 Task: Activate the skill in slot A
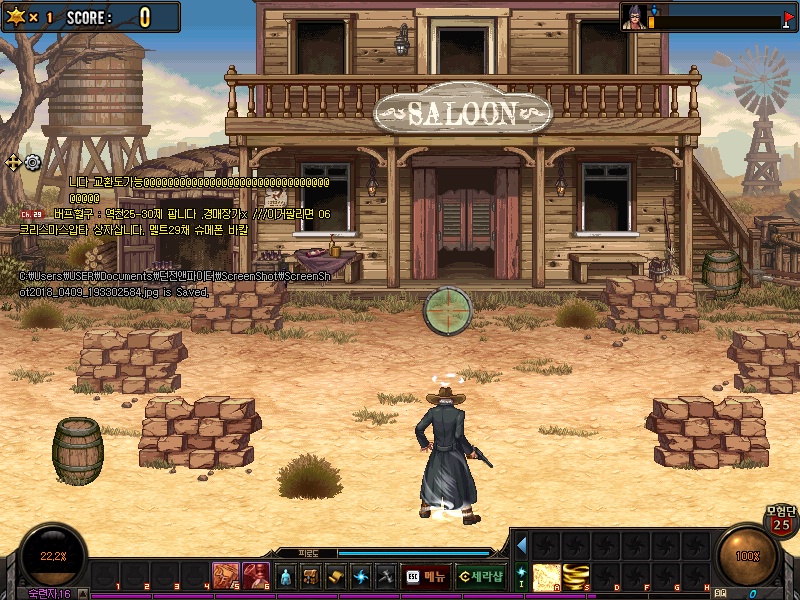click(546, 576)
